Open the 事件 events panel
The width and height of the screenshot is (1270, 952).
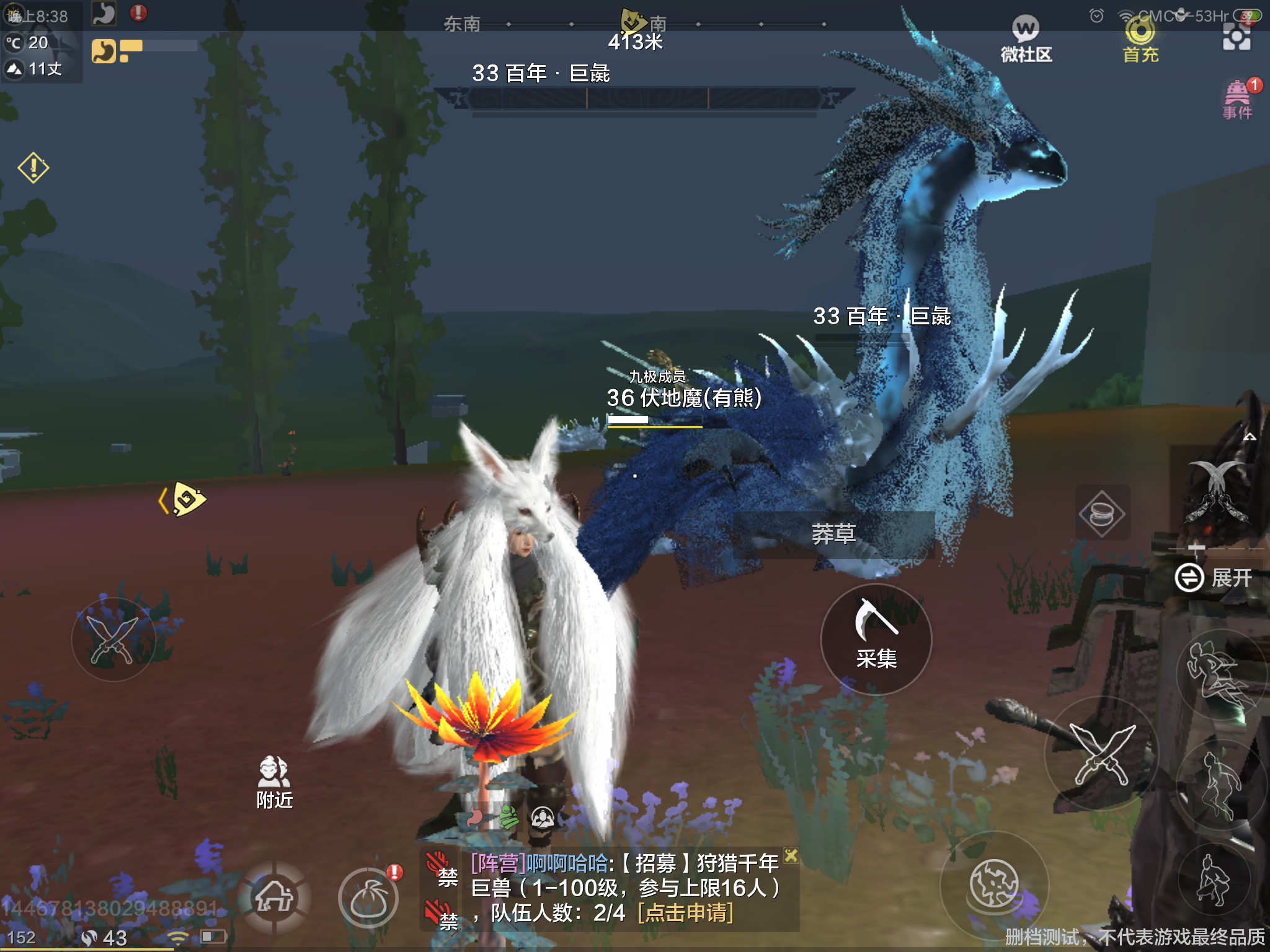tap(1237, 99)
